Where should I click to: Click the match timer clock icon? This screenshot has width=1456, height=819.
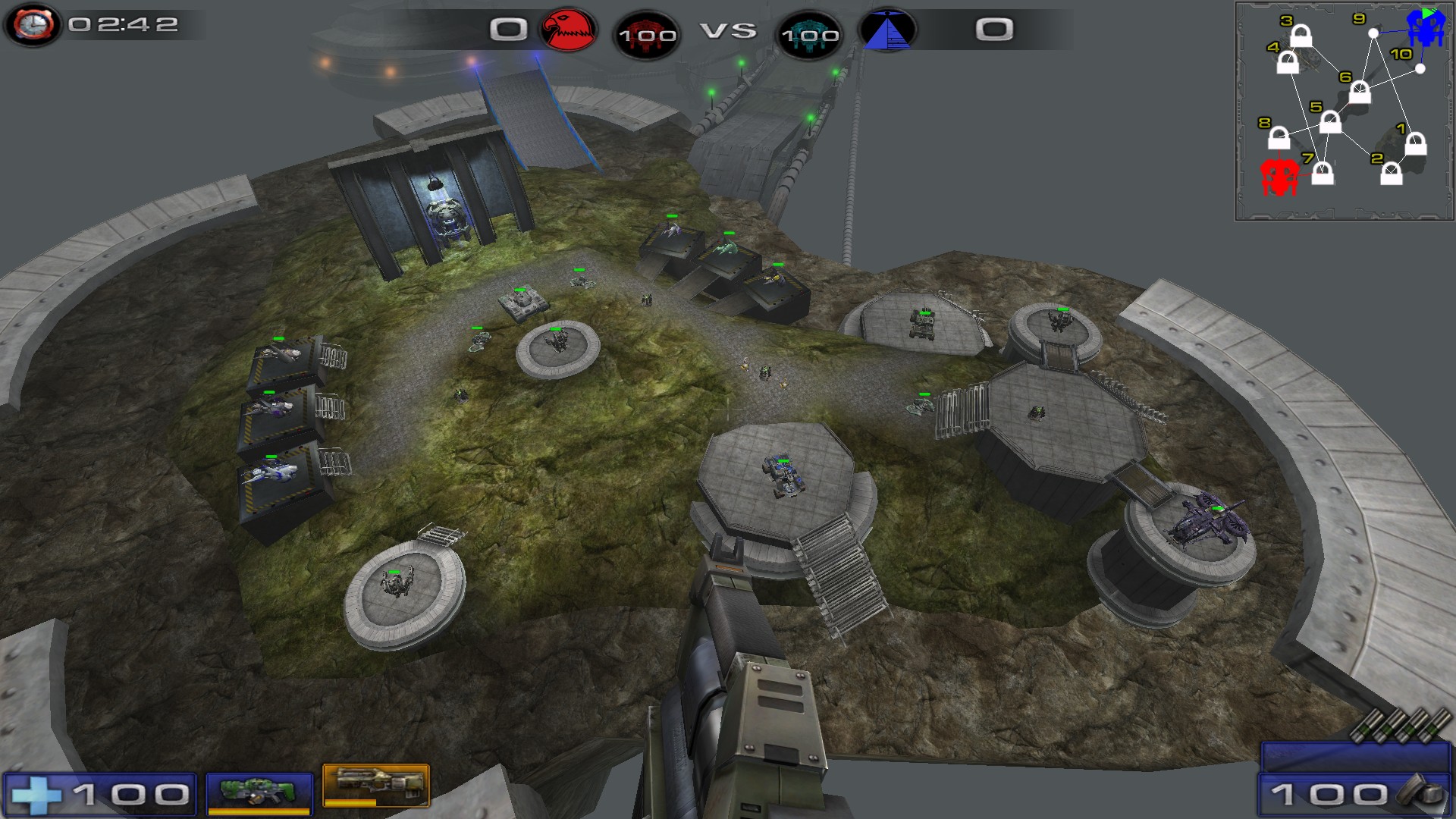[33, 24]
